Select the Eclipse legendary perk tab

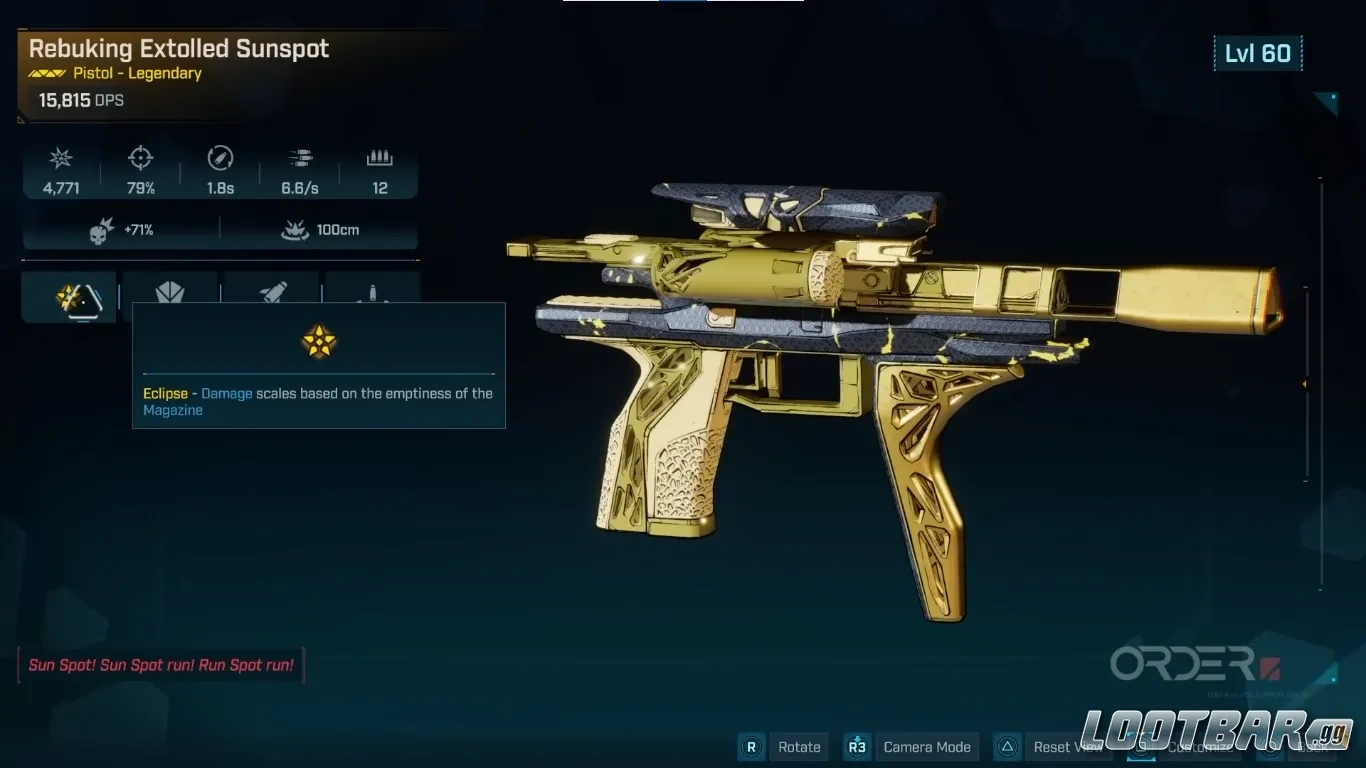point(68,296)
